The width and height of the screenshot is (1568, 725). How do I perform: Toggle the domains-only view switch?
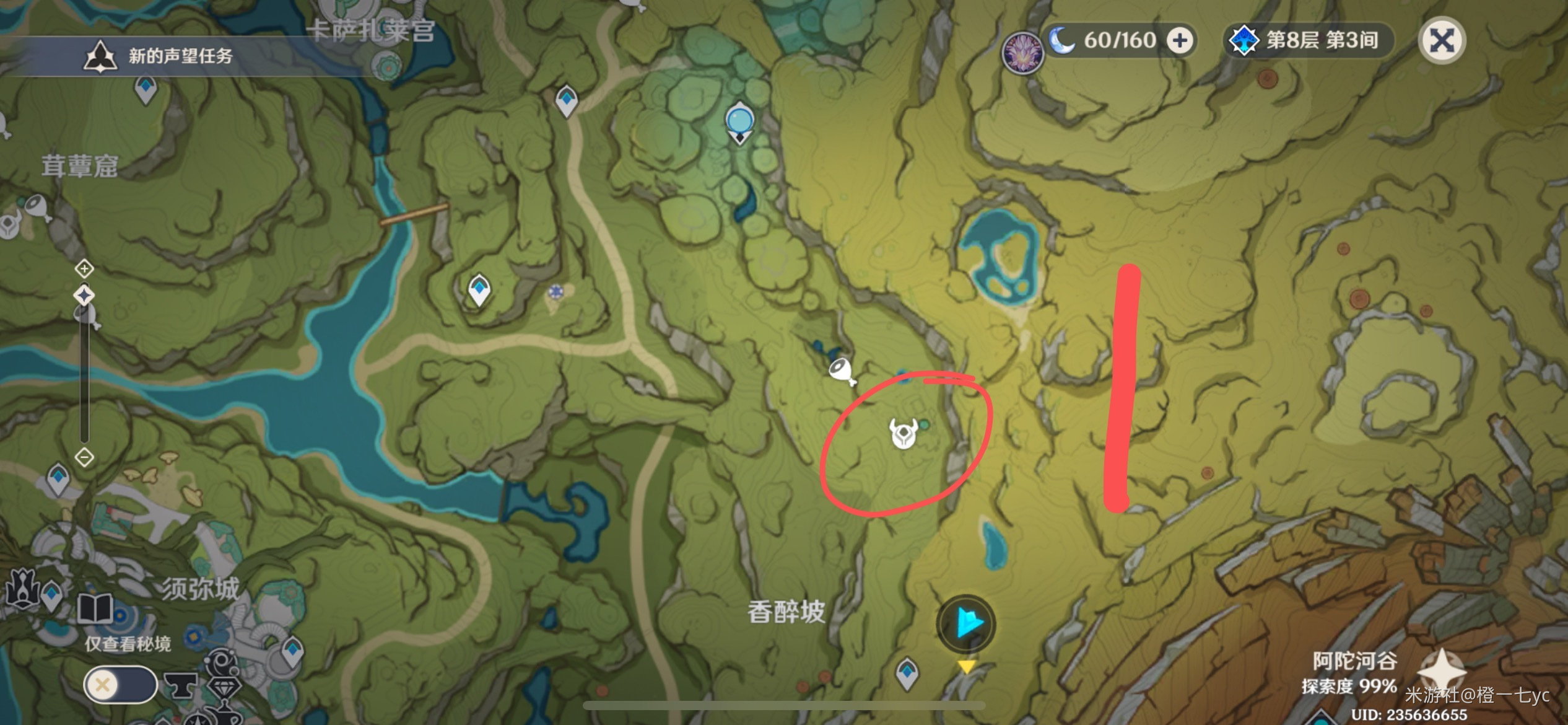(x=121, y=685)
